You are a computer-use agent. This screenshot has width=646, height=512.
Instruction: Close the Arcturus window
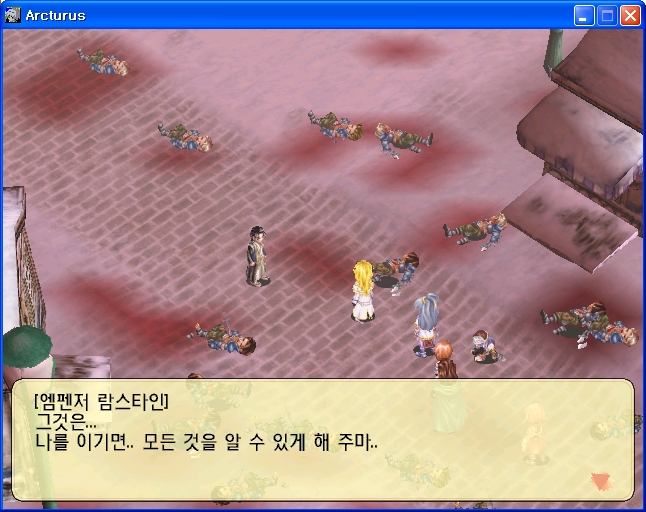(630, 15)
